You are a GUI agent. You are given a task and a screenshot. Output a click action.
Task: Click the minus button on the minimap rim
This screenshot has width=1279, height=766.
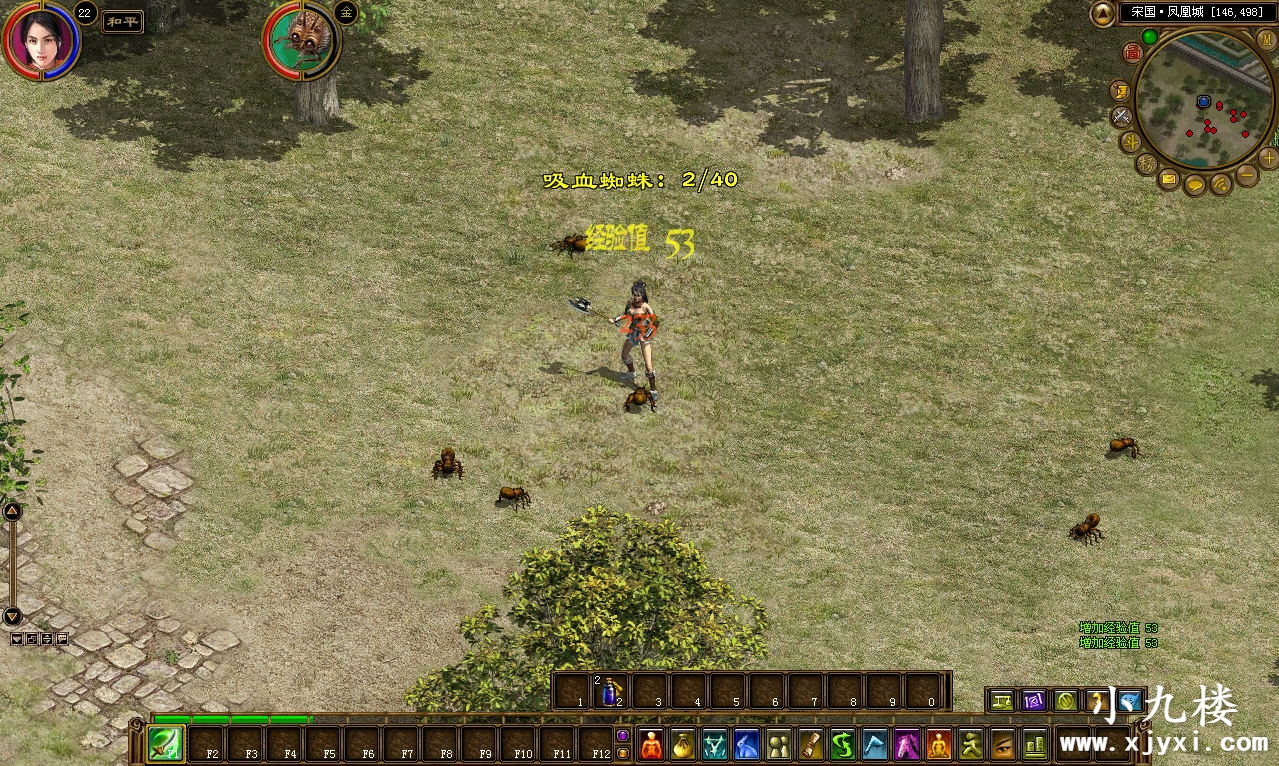click(1247, 174)
